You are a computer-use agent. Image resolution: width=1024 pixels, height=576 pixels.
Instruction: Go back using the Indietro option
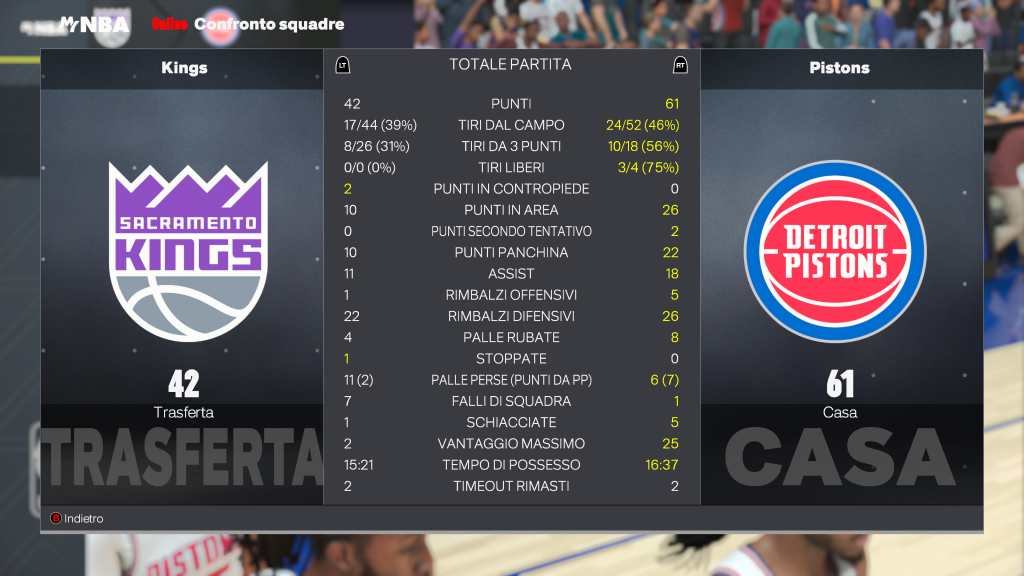point(78,519)
